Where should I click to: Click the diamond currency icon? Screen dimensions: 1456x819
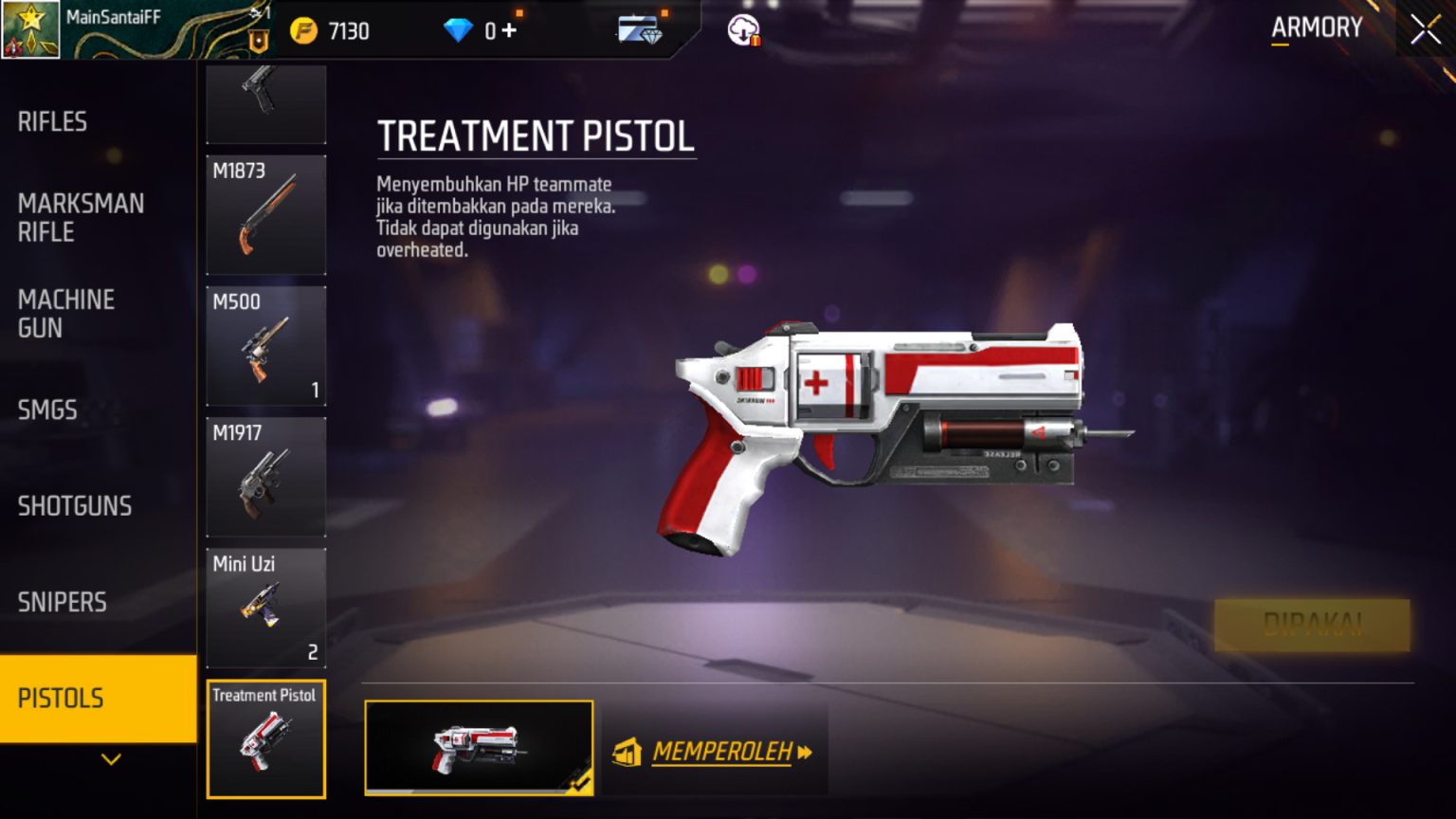pos(459,29)
